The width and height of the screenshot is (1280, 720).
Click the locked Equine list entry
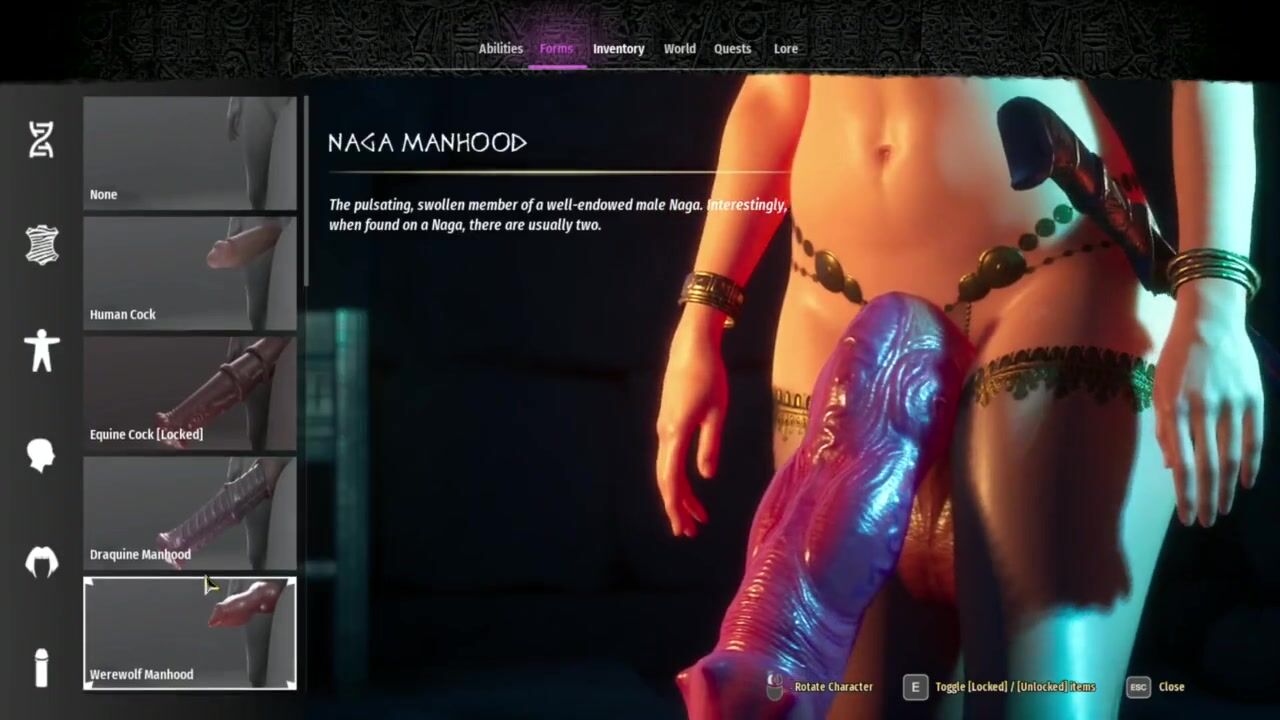point(189,393)
